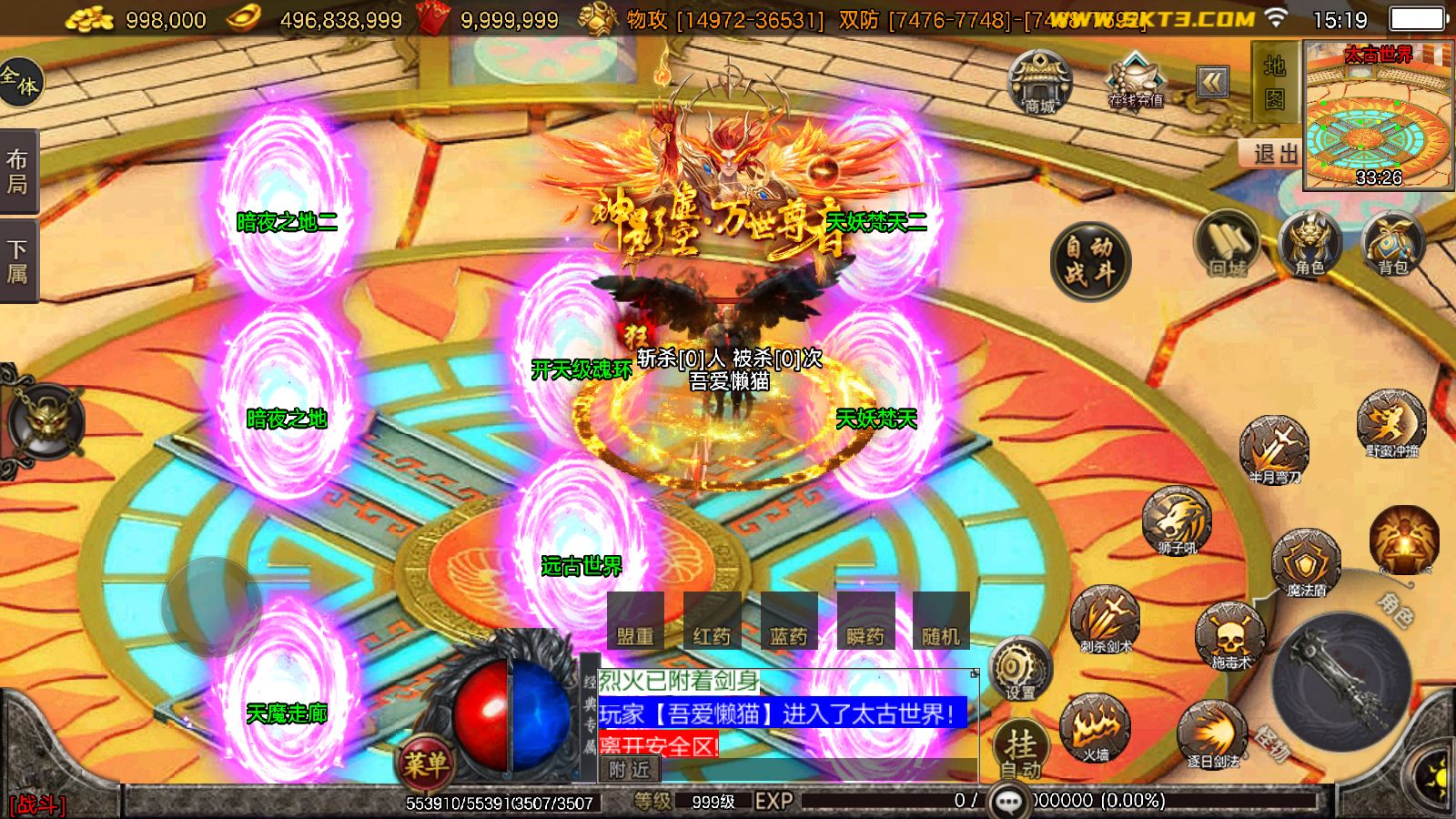This screenshot has width=1456, height=819.
Task: Switch chat to the 附近 nearby channel
Action: coord(630,770)
